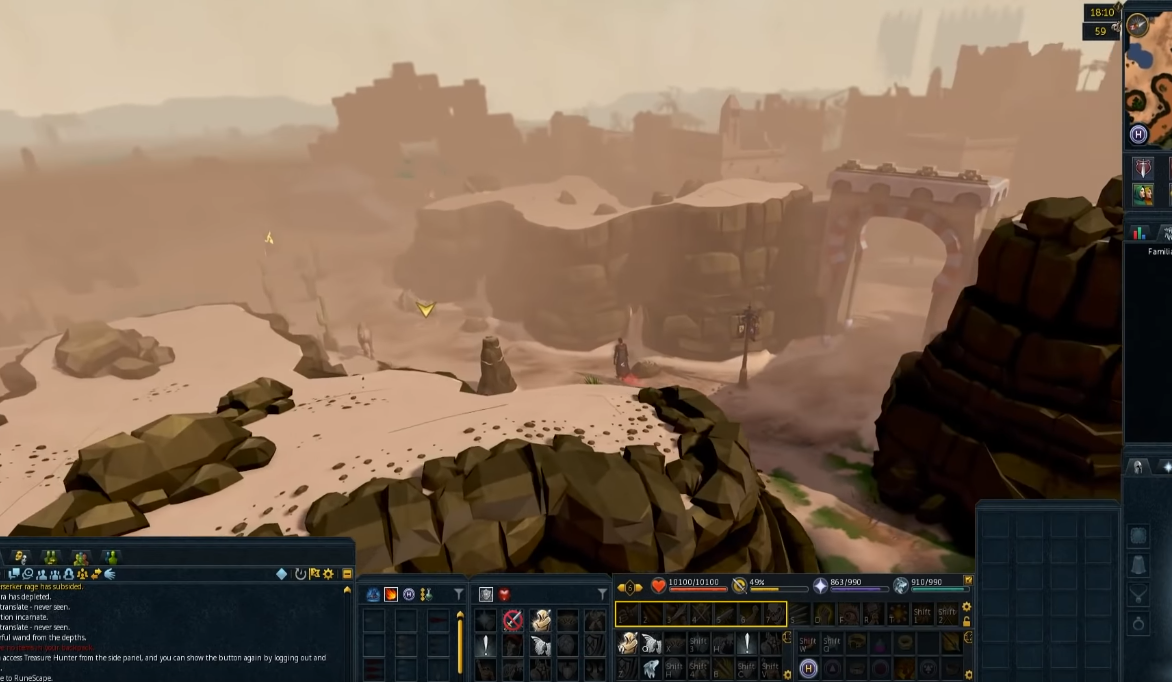Select the blue diamond chat icon
This screenshot has height=682, width=1172.
tap(282, 574)
